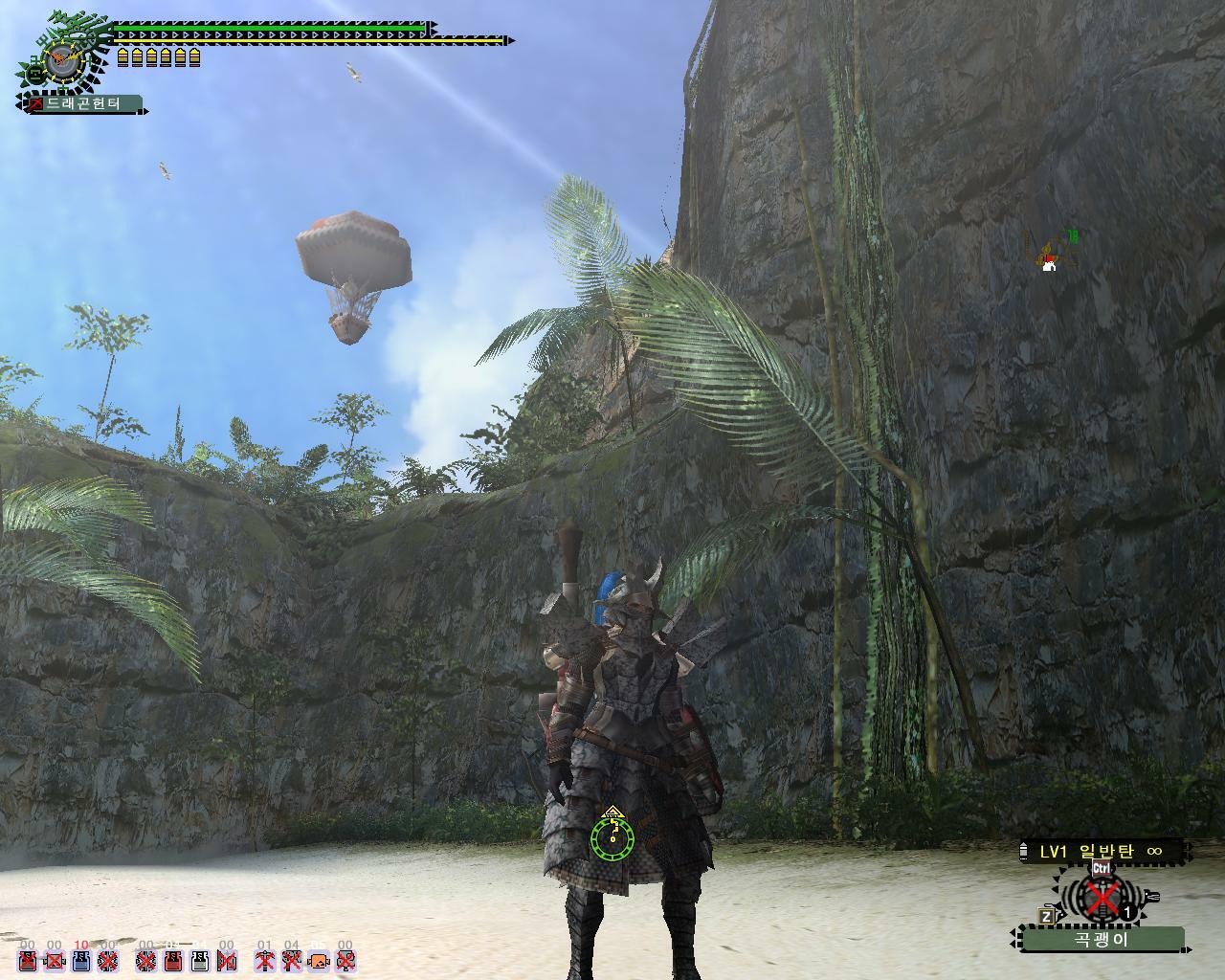Select the blue potion slot showing 10
1225x980 pixels.
click(81, 961)
